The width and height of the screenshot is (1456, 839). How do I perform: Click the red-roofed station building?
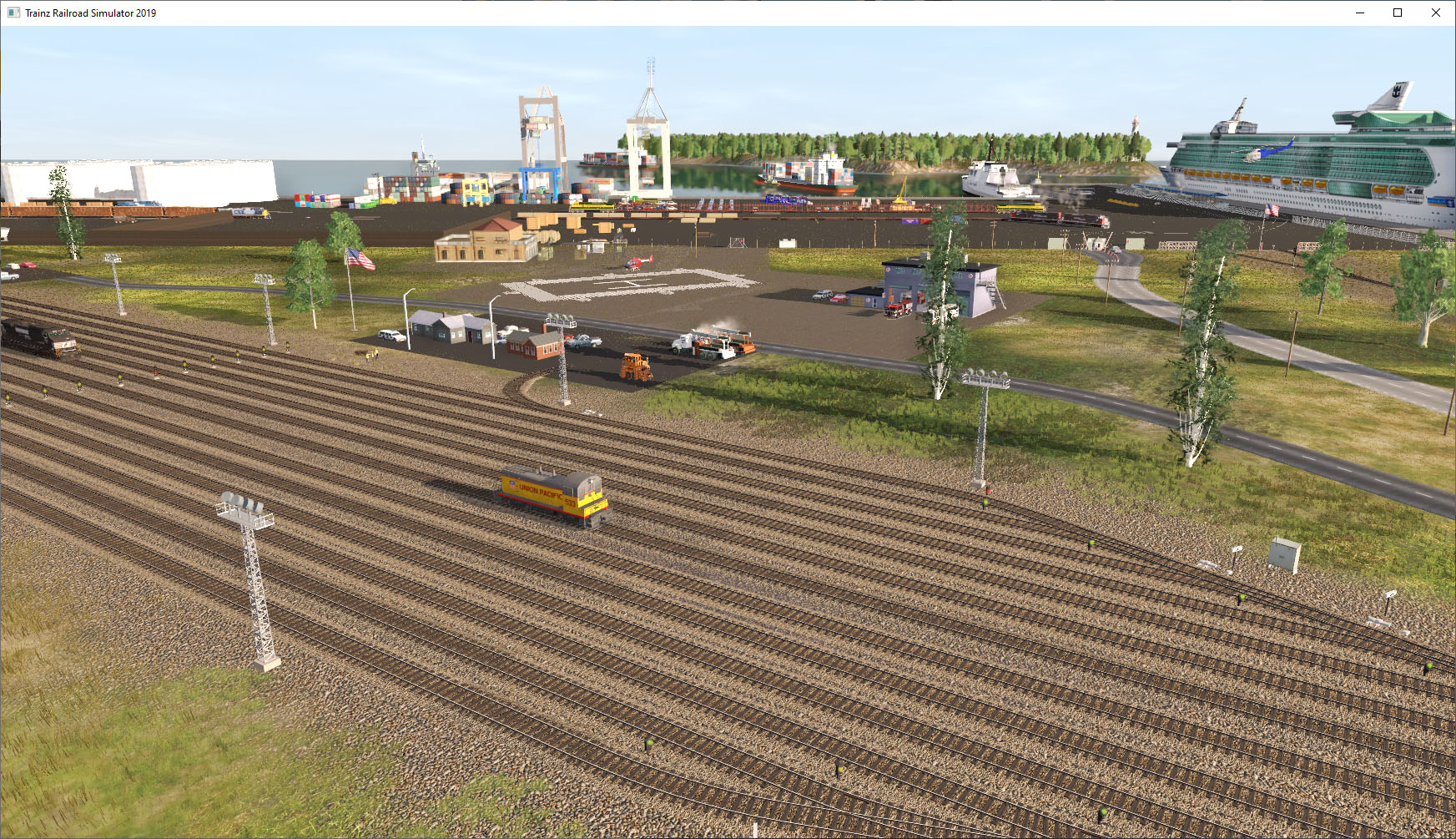(x=488, y=242)
